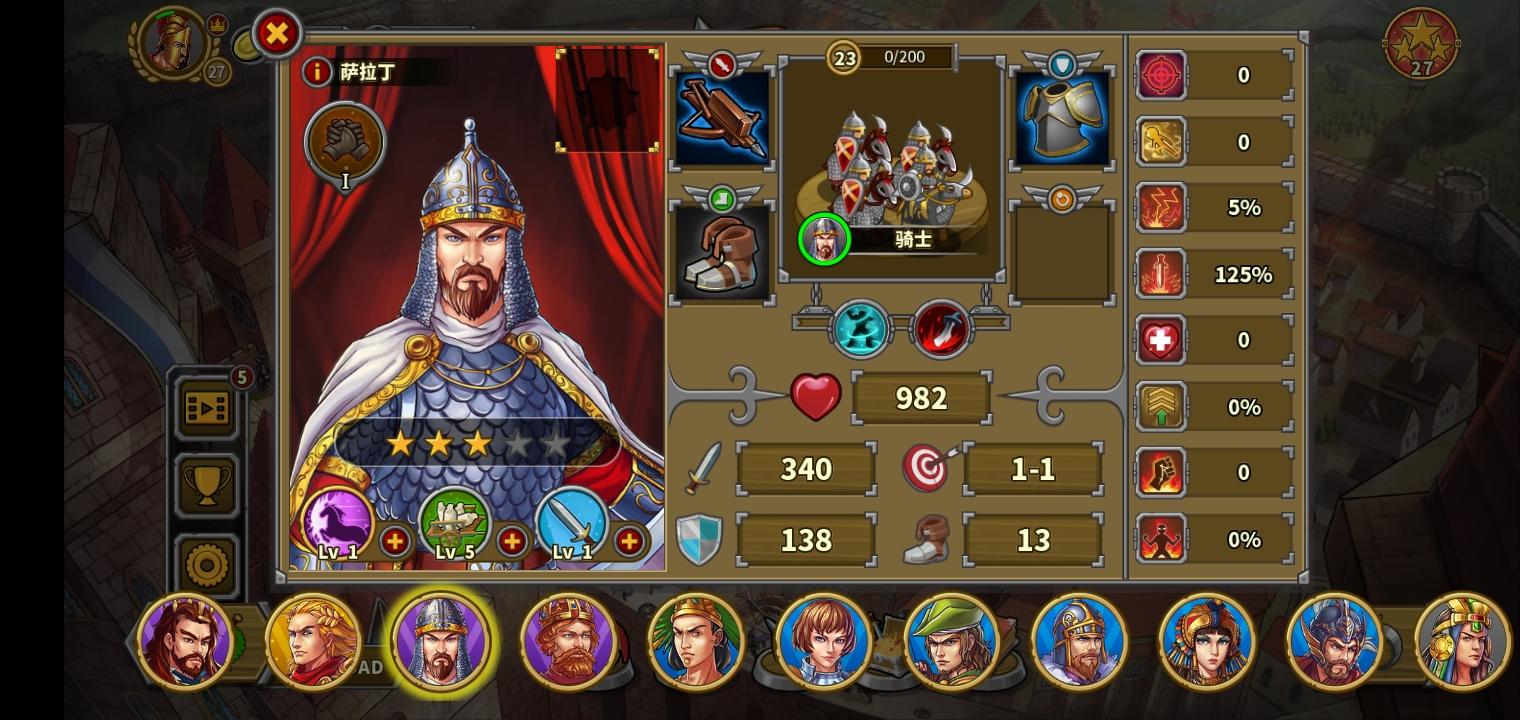Toggle the hero avatar on the 骑士 unit
Screen dimensions: 1520x720
click(824, 239)
